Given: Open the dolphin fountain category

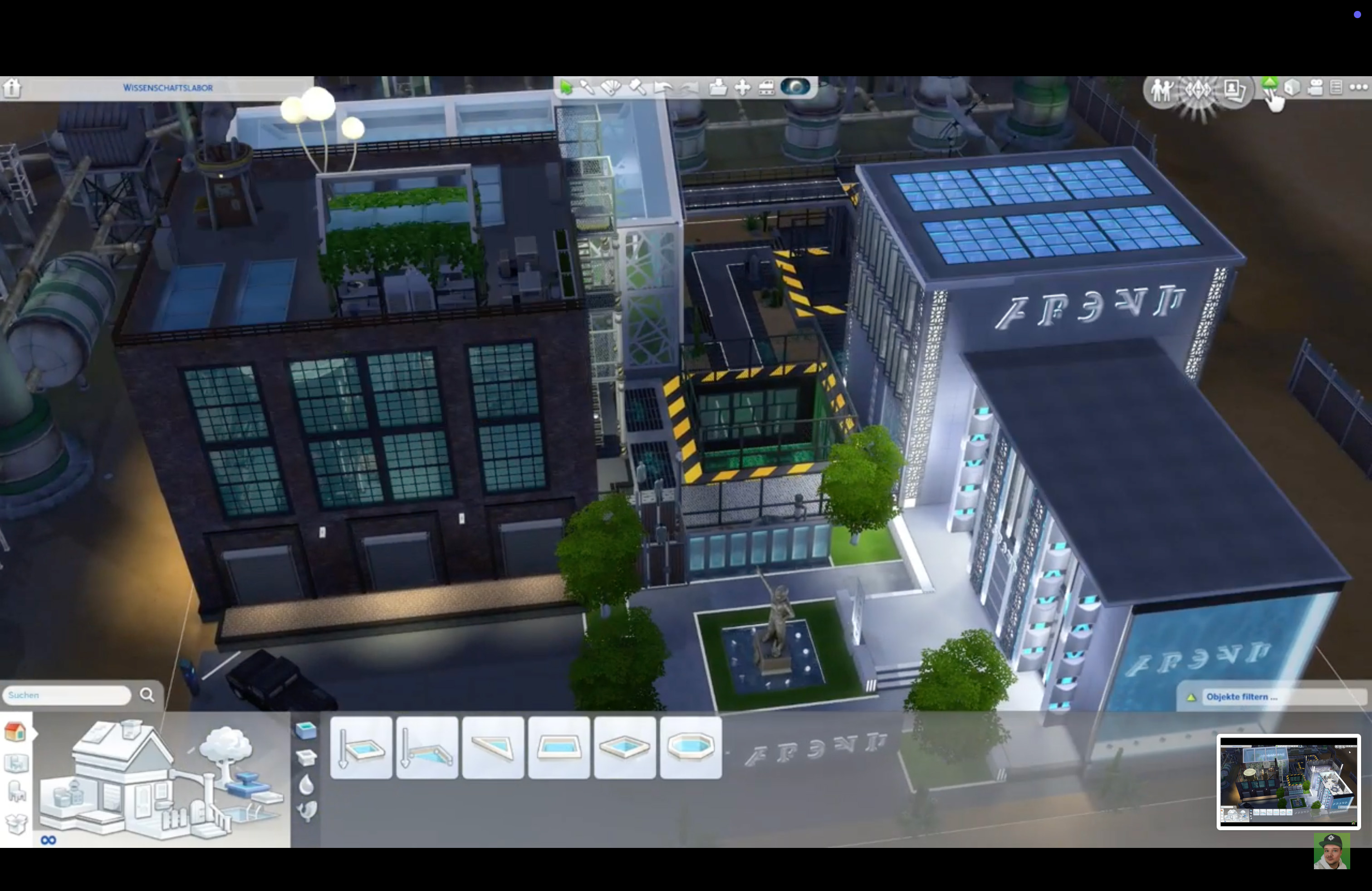Looking at the screenshot, I should 307,811.
